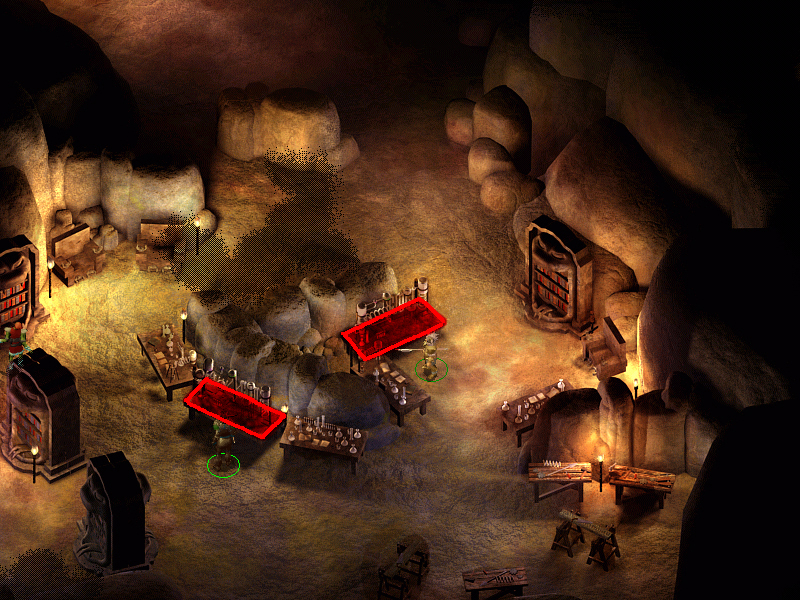Open the red-highlighted table container by the green-cloaked character
The height and width of the screenshot is (600, 800).
pyautogui.click(x=234, y=408)
